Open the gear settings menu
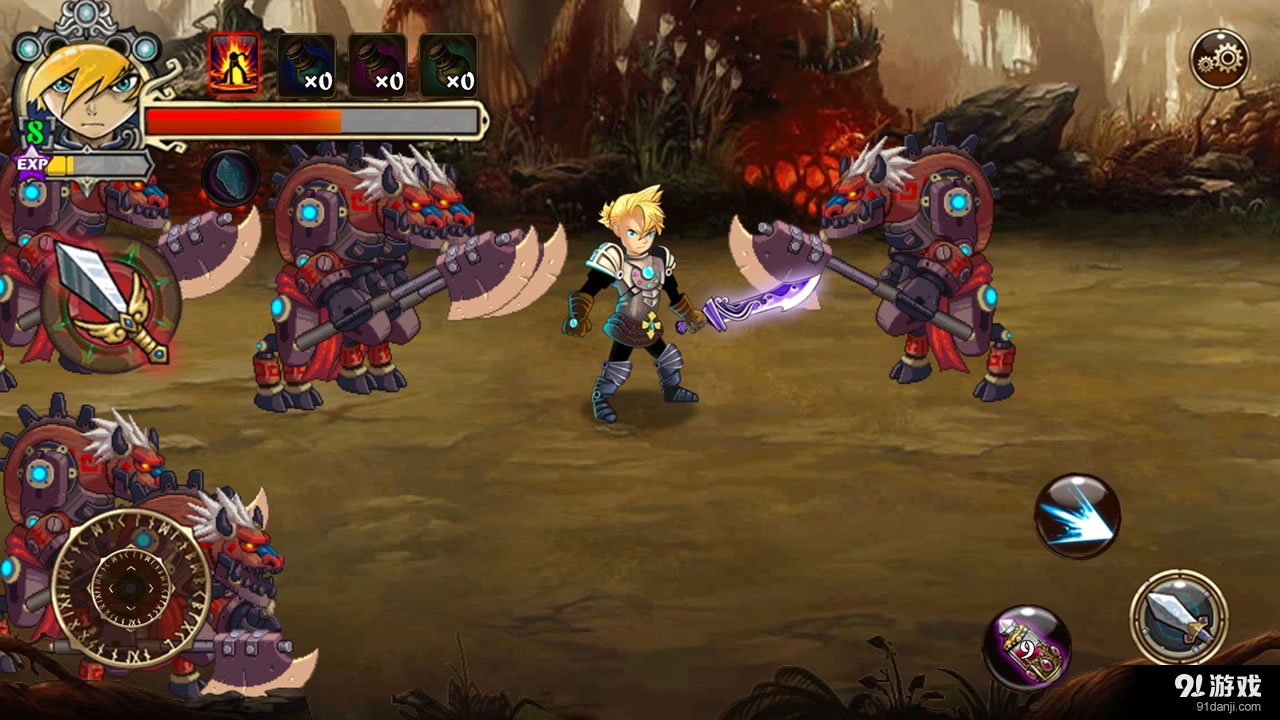 point(1219,59)
